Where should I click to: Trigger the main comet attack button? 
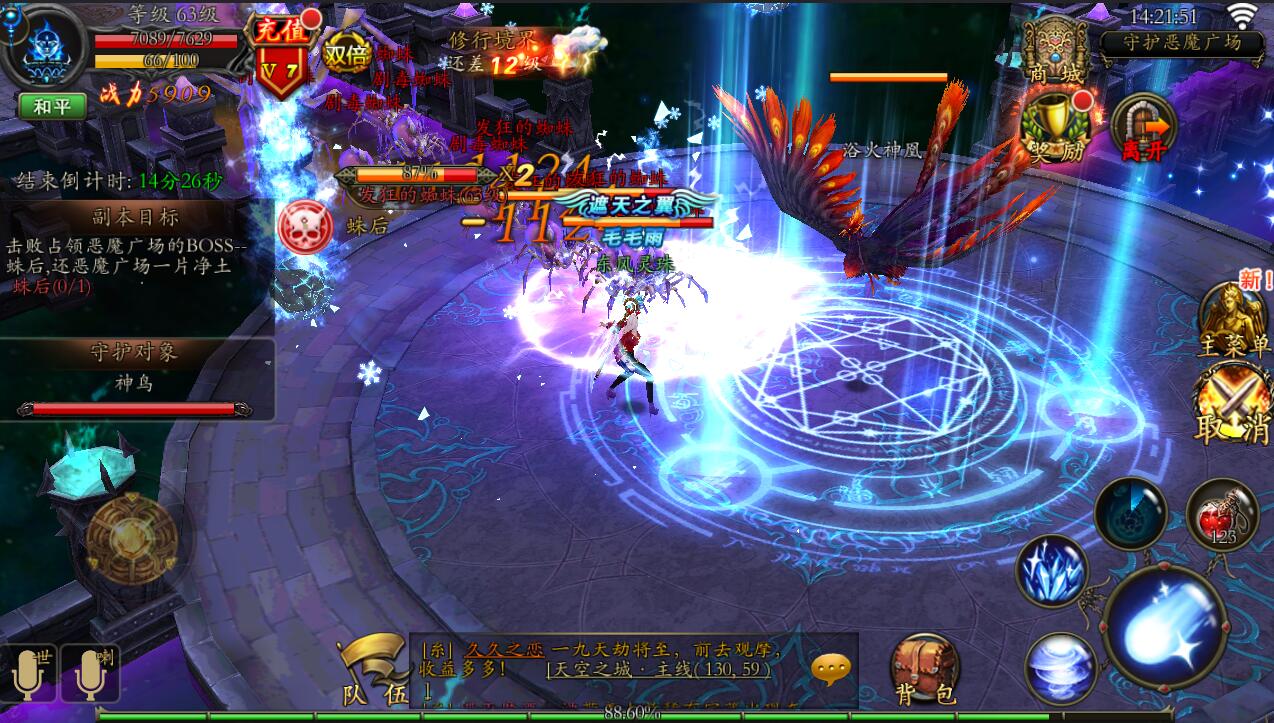(x=1165, y=627)
